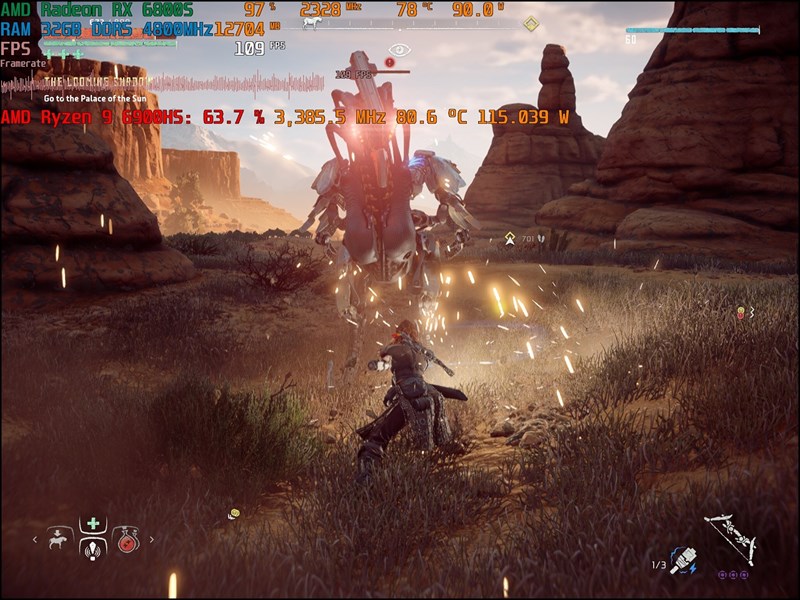800x600 pixels.
Task: Use the green cross medicine pouch
Action: click(x=93, y=523)
